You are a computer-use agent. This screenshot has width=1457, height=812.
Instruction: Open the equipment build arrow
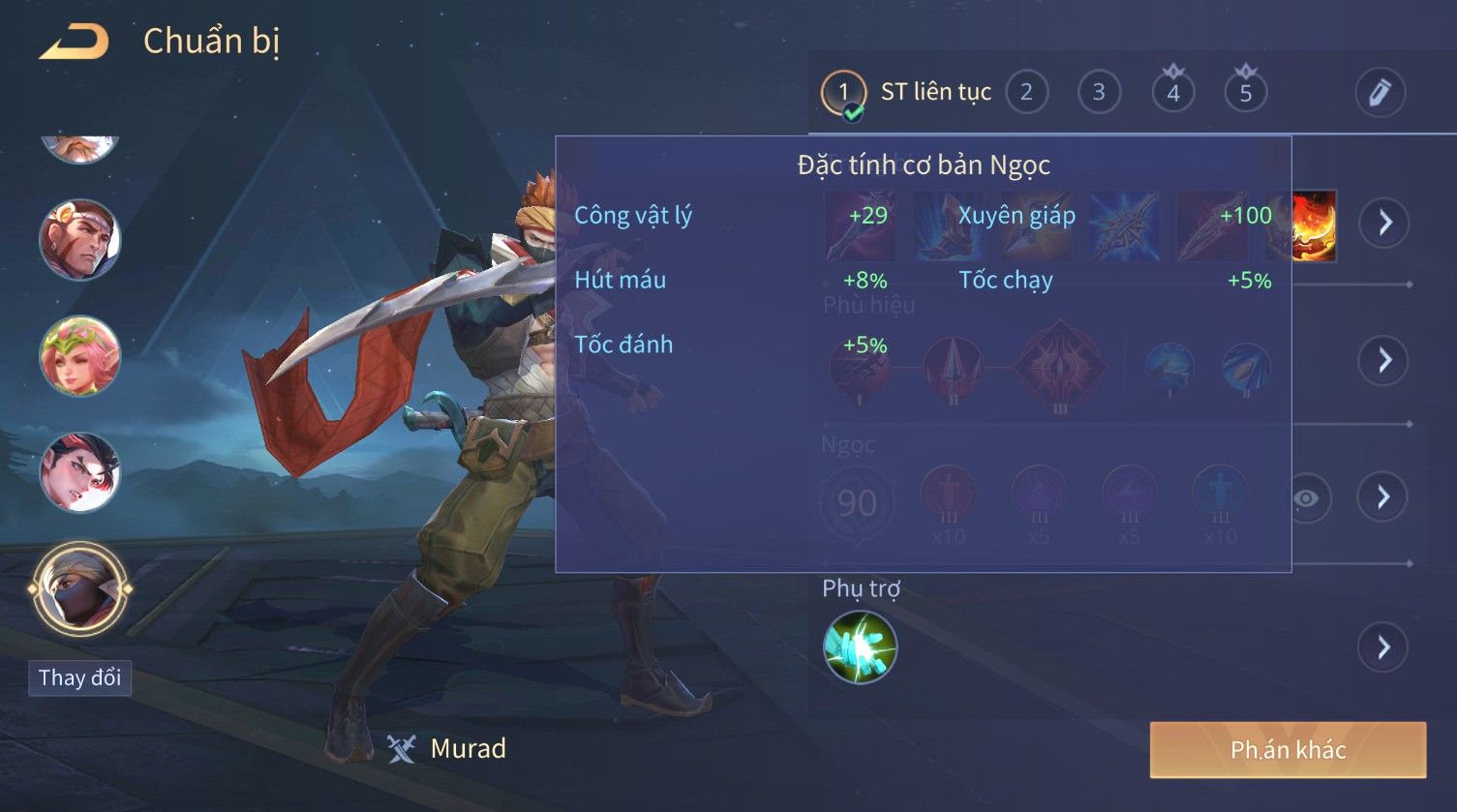tap(1384, 223)
